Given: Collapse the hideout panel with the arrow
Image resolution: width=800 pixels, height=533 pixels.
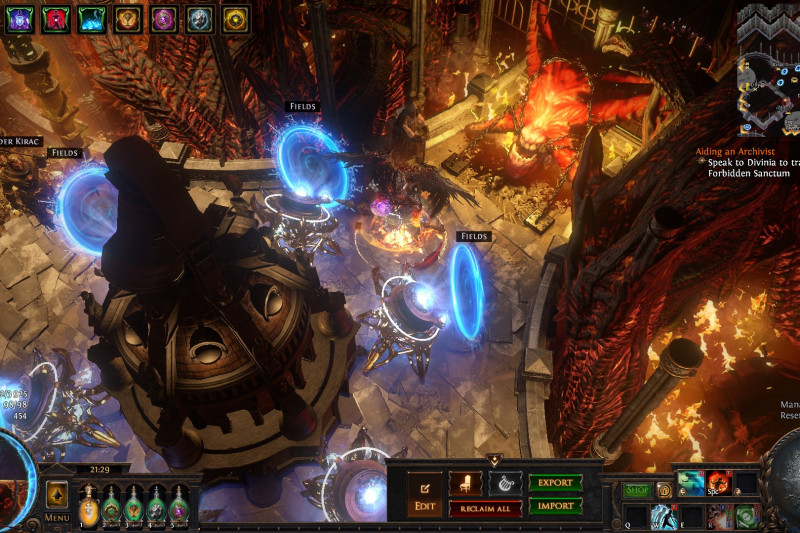Looking at the screenshot, I should tap(493, 459).
